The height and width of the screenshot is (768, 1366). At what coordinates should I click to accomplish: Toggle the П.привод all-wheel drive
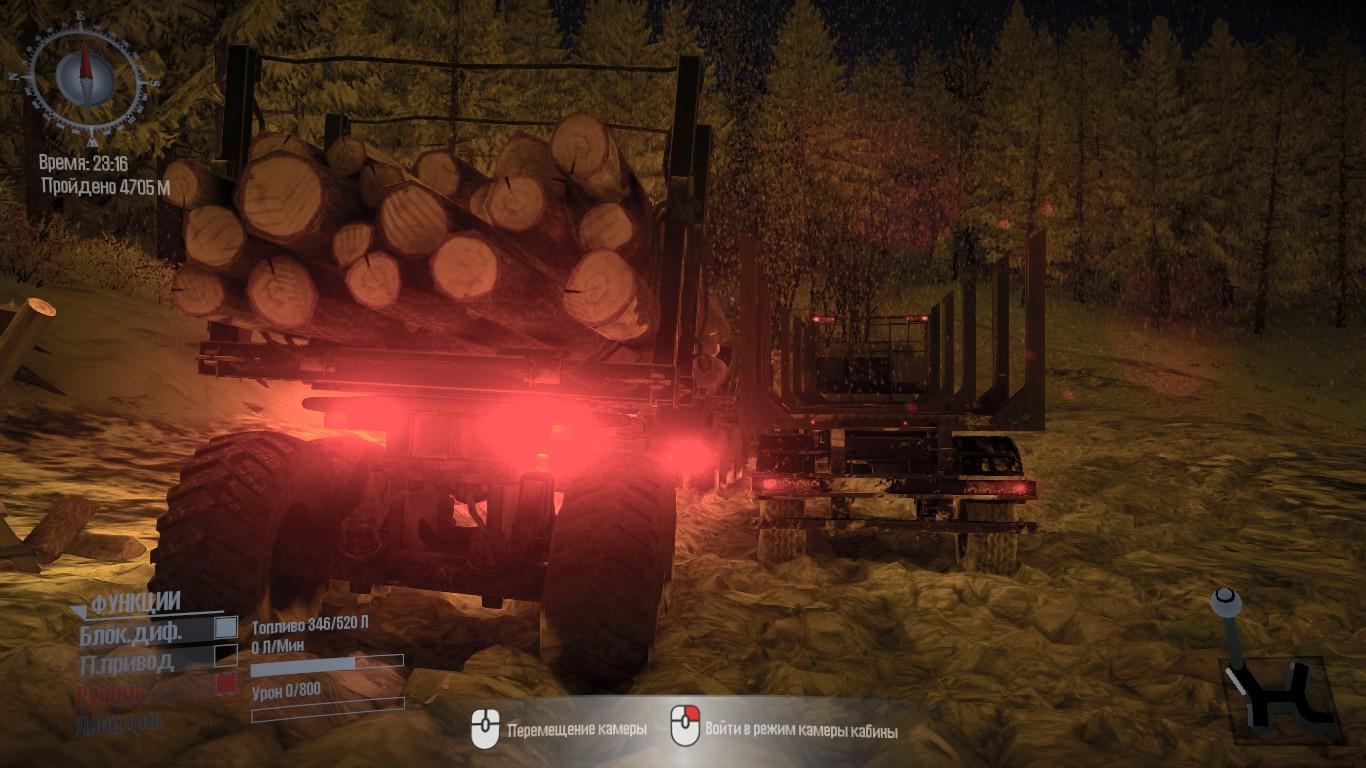[226, 655]
